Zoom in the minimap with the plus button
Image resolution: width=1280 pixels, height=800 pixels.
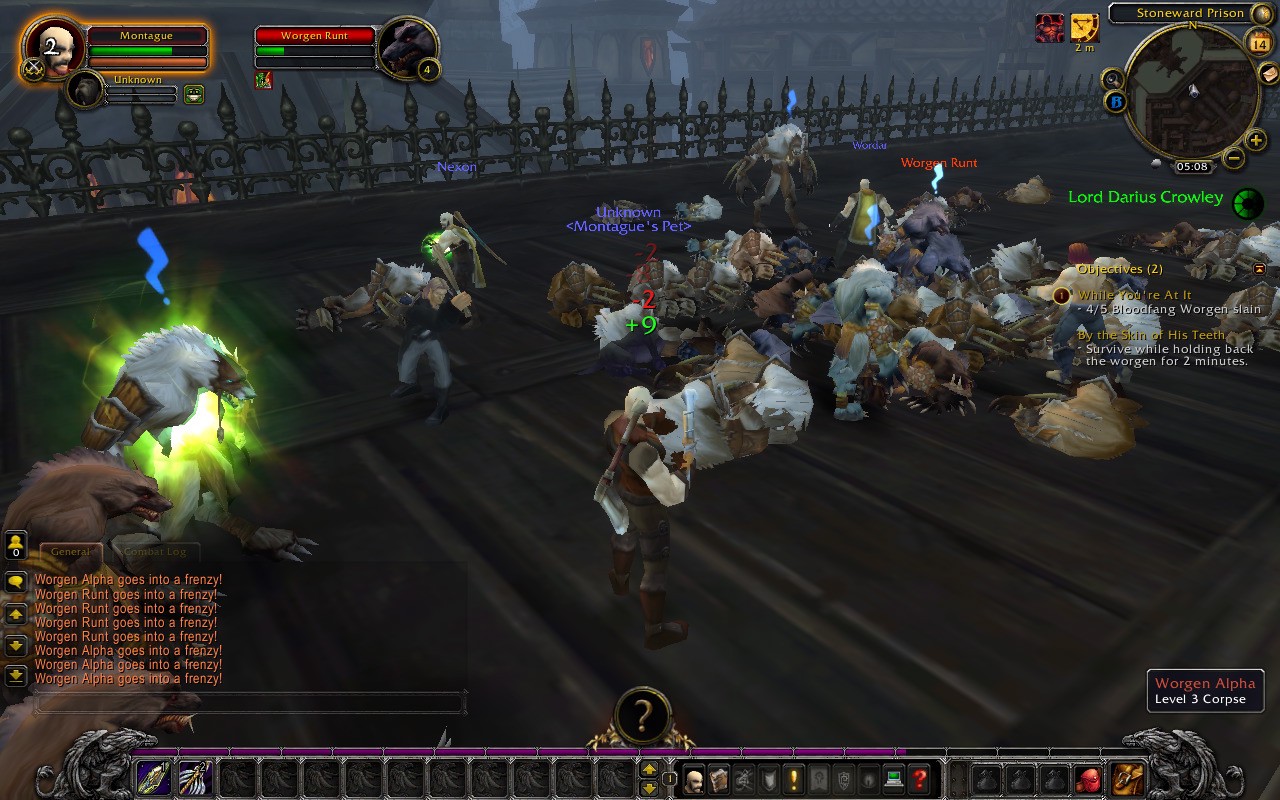tap(1256, 140)
